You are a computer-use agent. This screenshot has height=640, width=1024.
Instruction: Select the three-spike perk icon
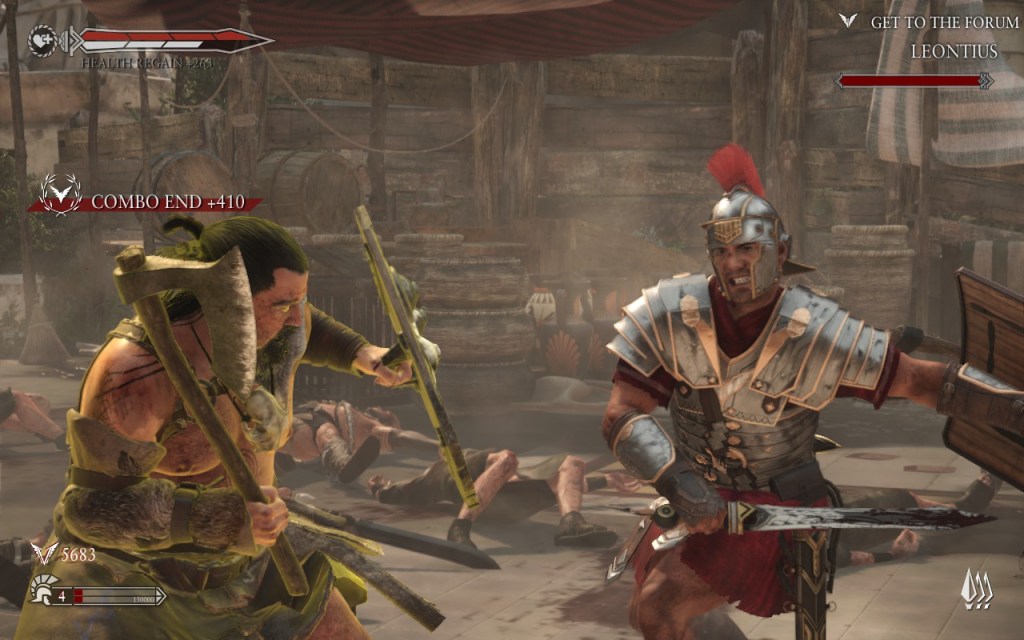pyautogui.click(x=976, y=589)
